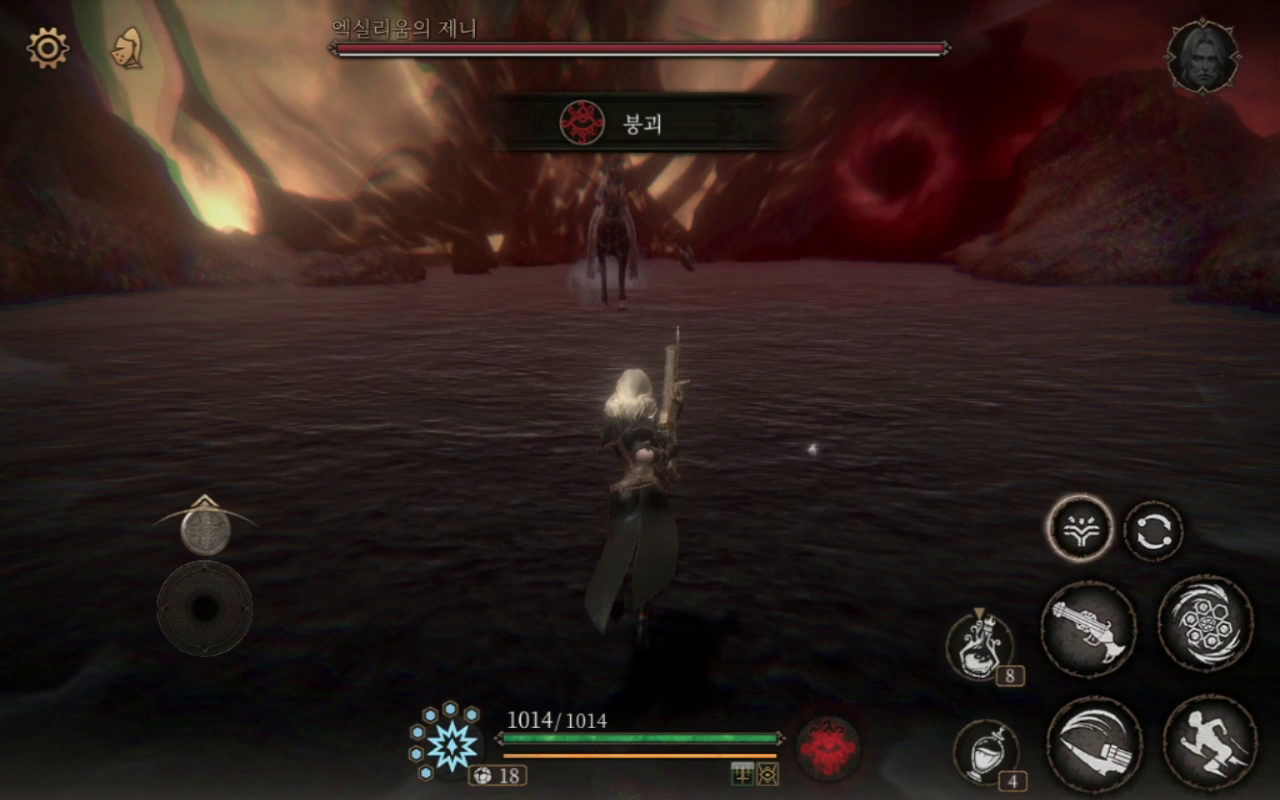1280x800 pixels.
Task: Fire the flintlock gun attack
Action: (1088, 629)
